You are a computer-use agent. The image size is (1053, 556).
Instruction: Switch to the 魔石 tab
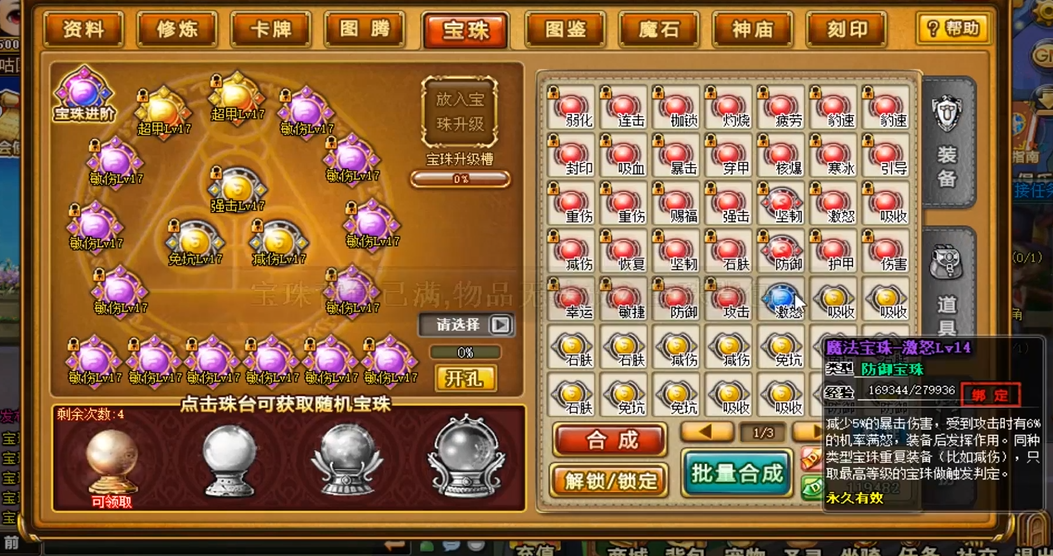tap(659, 29)
